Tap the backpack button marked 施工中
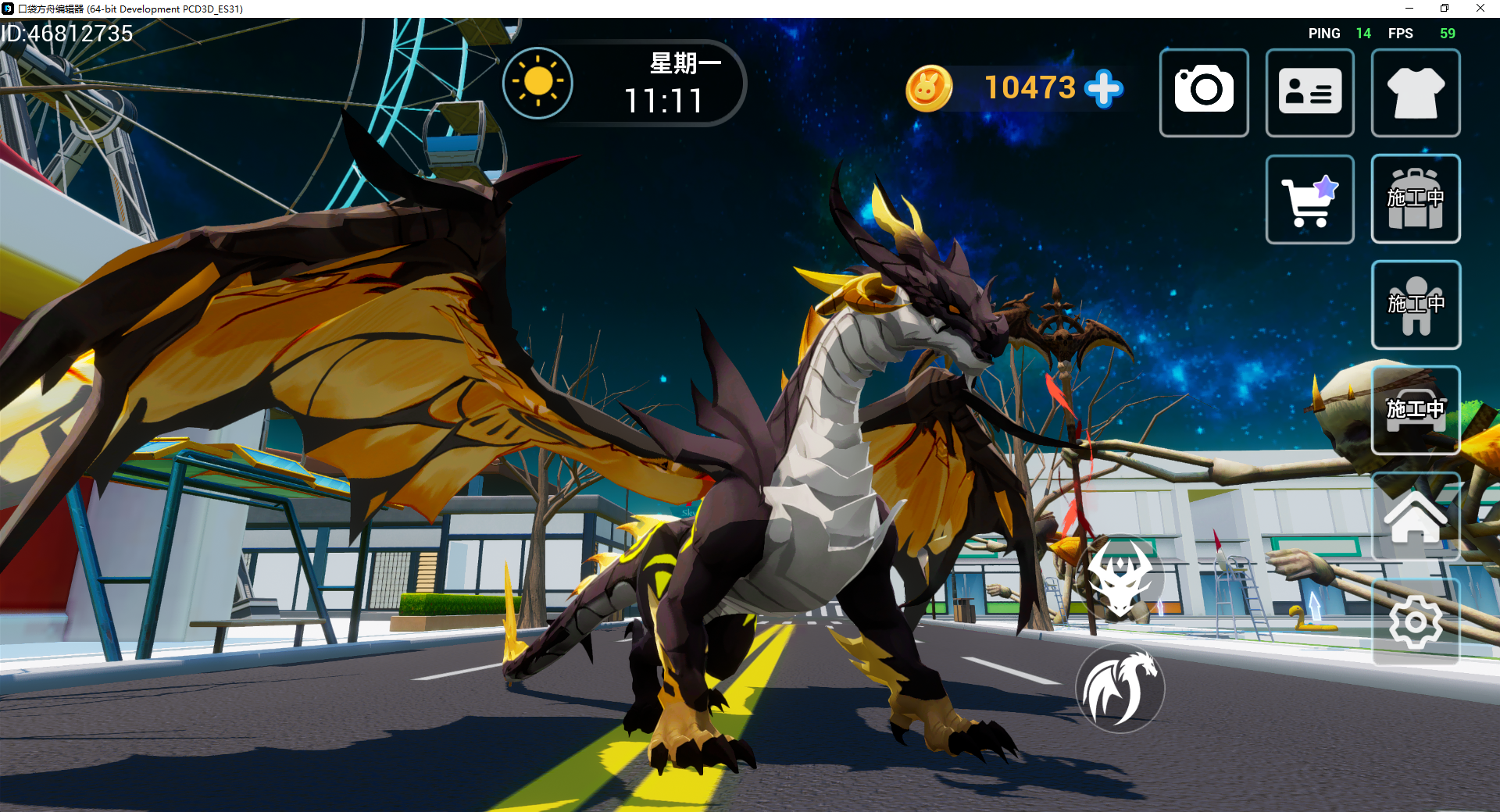The height and width of the screenshot is (812, 1500). coord(1416,199)
